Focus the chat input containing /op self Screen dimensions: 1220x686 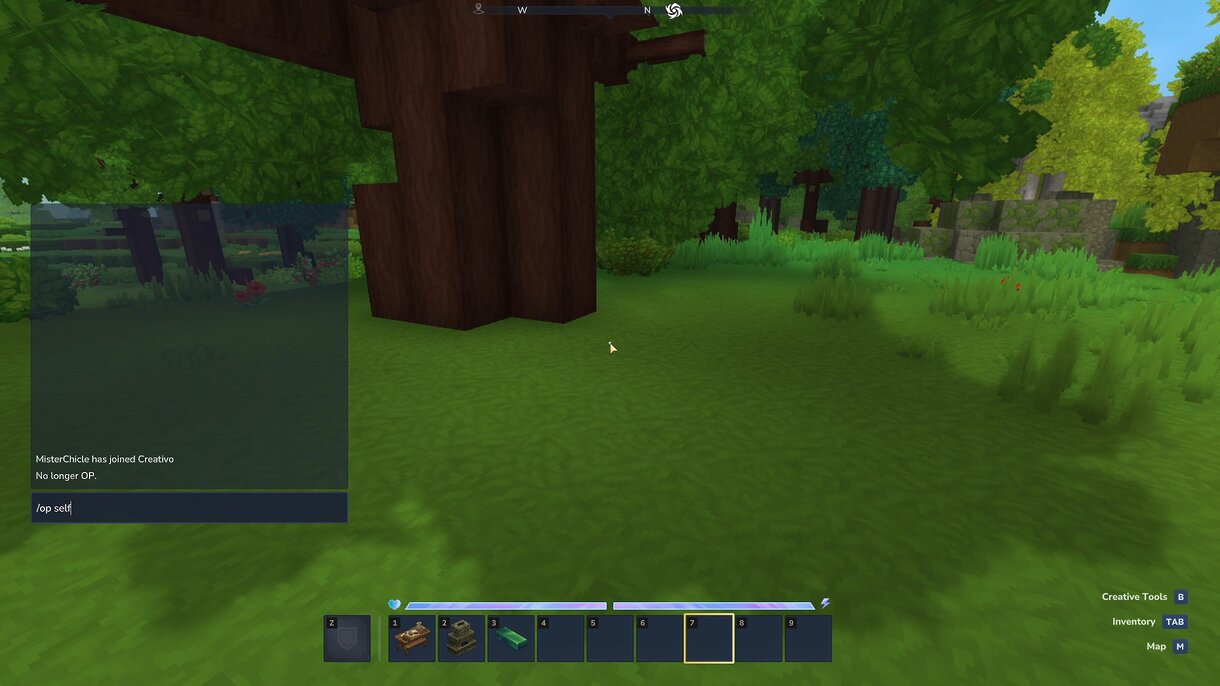189,508
